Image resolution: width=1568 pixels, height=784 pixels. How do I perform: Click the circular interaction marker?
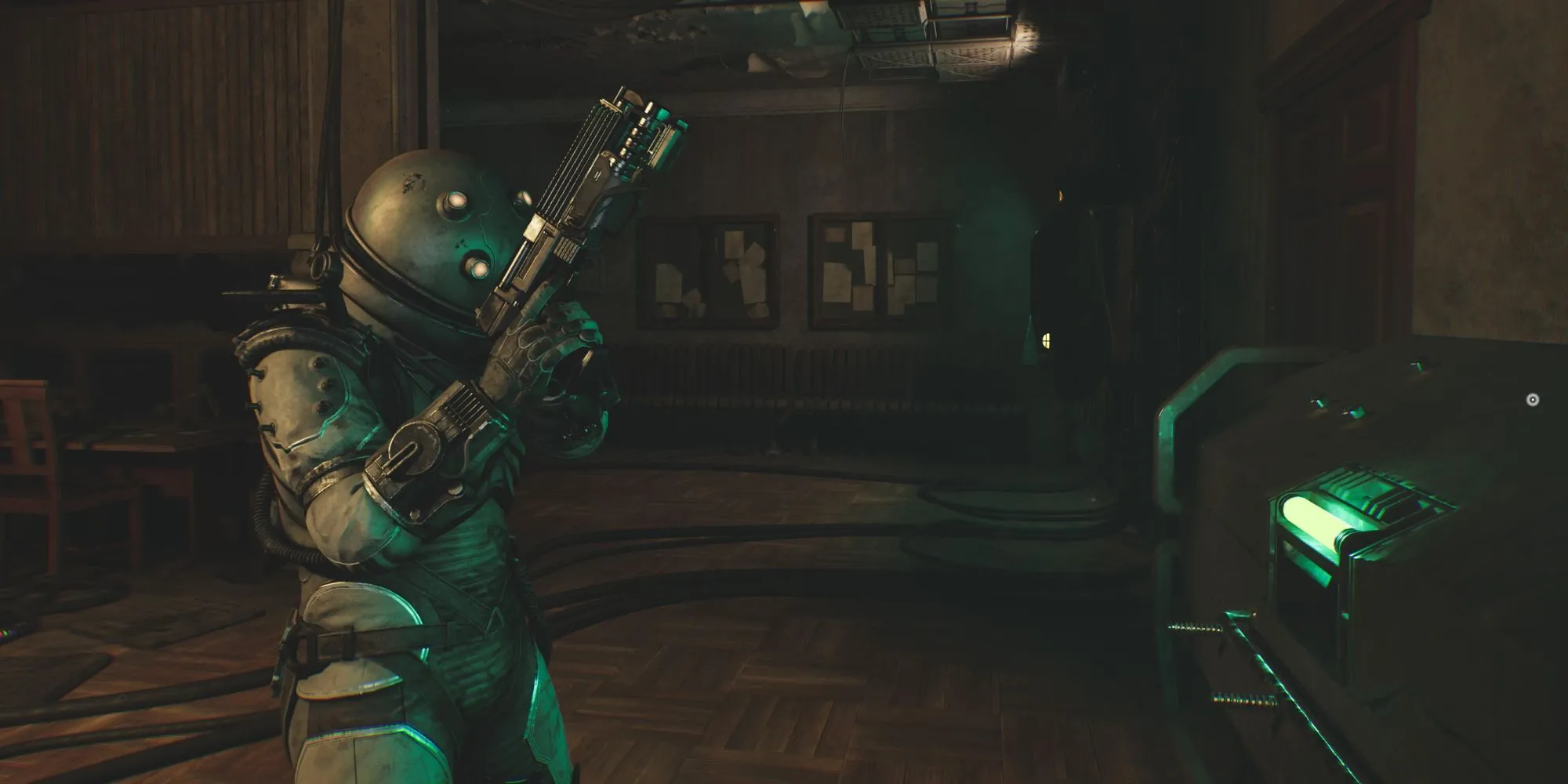tap(1533, 400)
